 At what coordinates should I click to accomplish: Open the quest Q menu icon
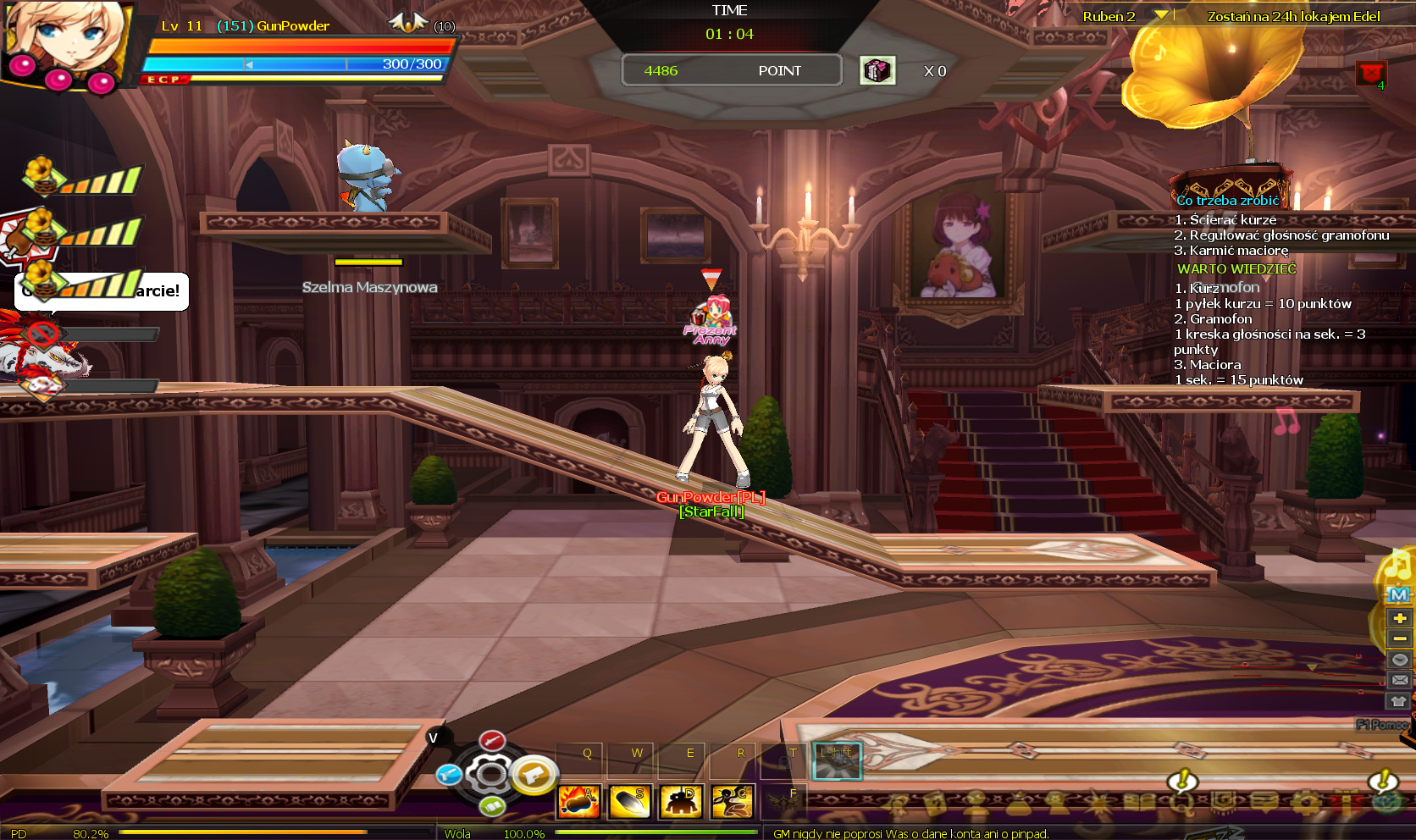[1182, 801]
